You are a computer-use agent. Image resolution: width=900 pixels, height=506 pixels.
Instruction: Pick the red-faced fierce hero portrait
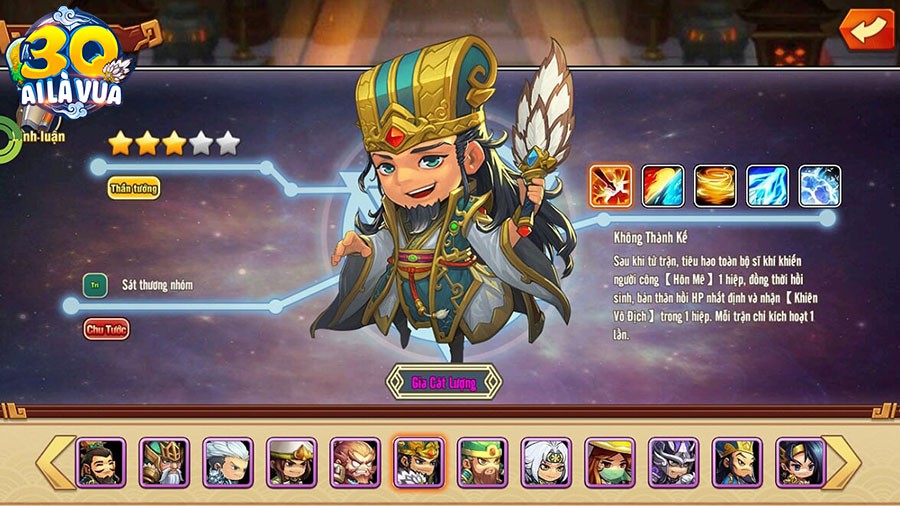click(x=355, y=462)
